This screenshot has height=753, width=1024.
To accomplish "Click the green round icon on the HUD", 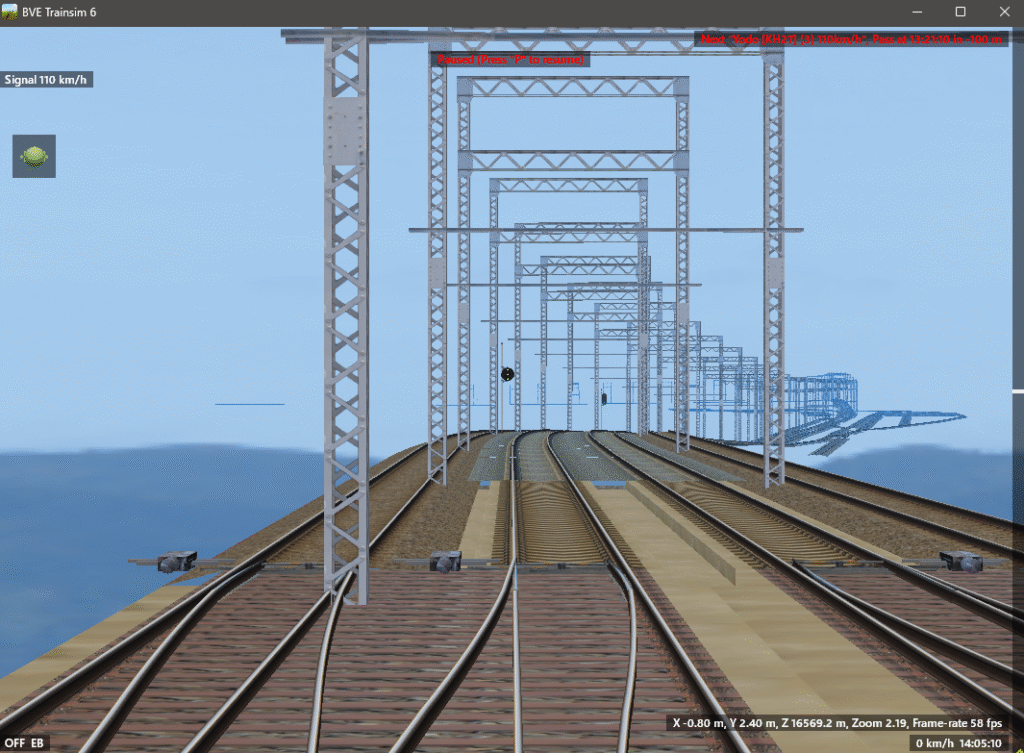I will click(x=34, y=156).
